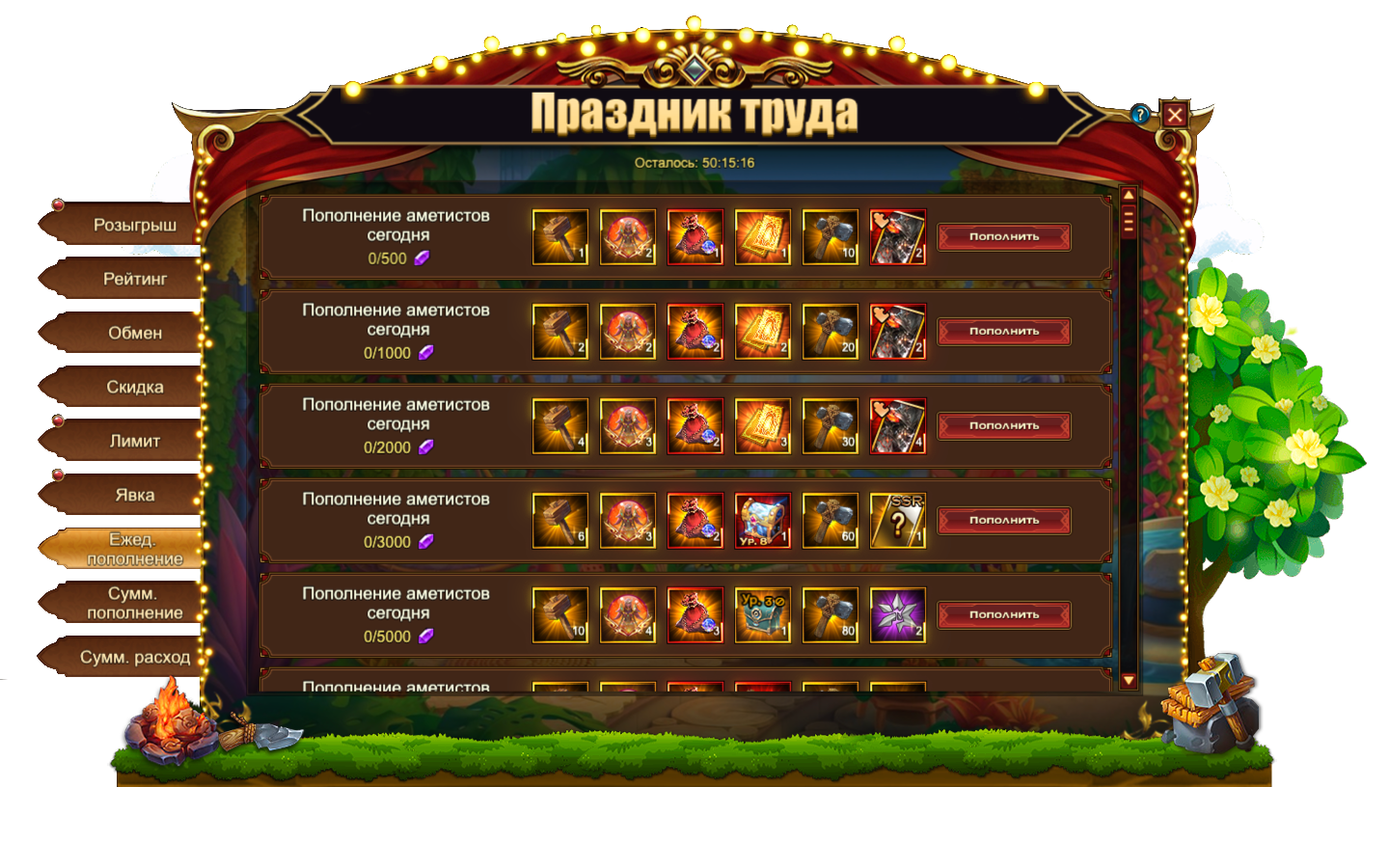Select the Обмен tab
The width and height of the screenshot is (1389, 868).
point(134,334)
